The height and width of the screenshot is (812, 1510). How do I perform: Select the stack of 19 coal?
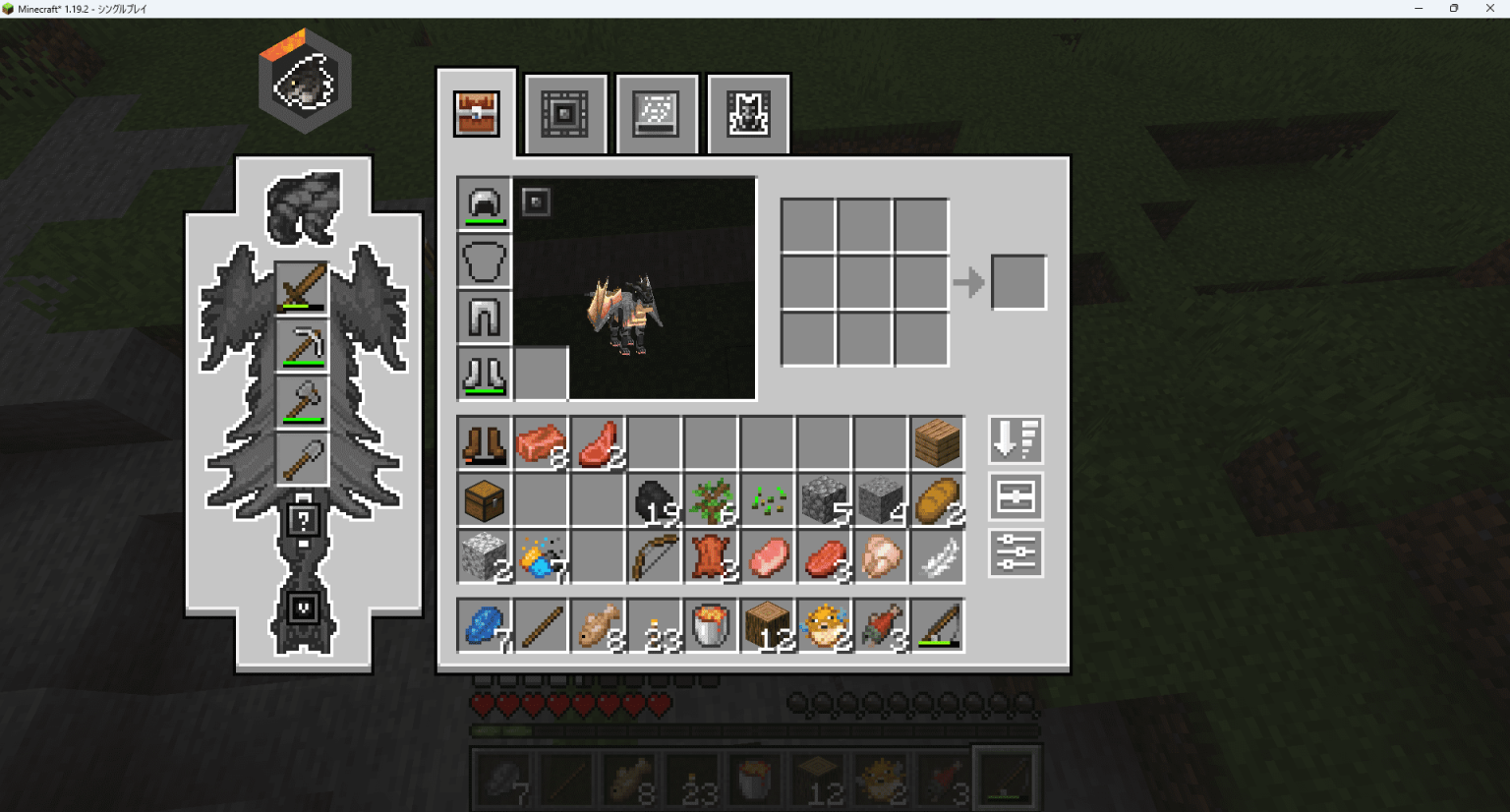coord(655,500)
